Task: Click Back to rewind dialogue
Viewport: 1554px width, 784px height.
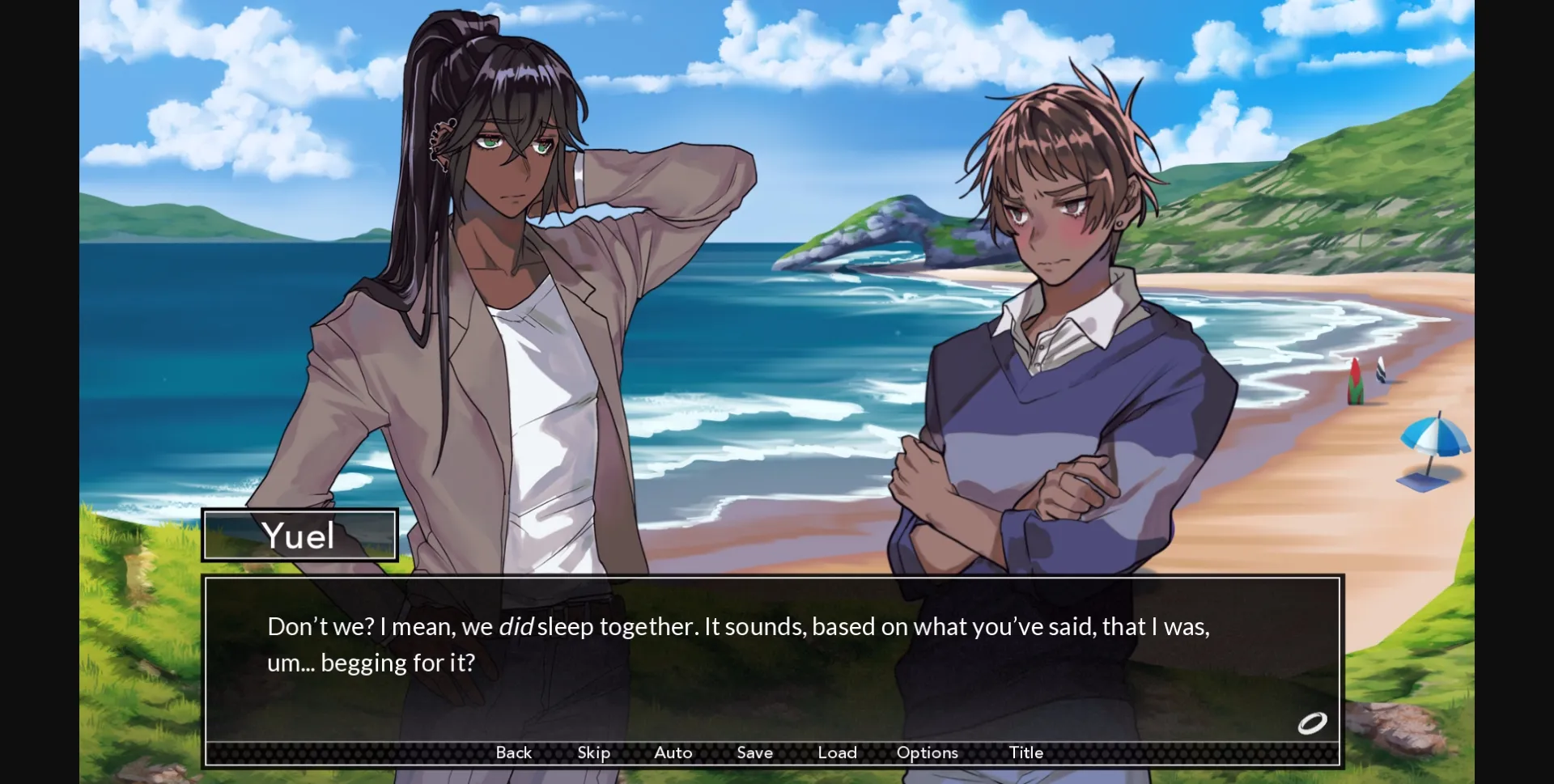Action: pyautogui.click(x=513, y=752)
